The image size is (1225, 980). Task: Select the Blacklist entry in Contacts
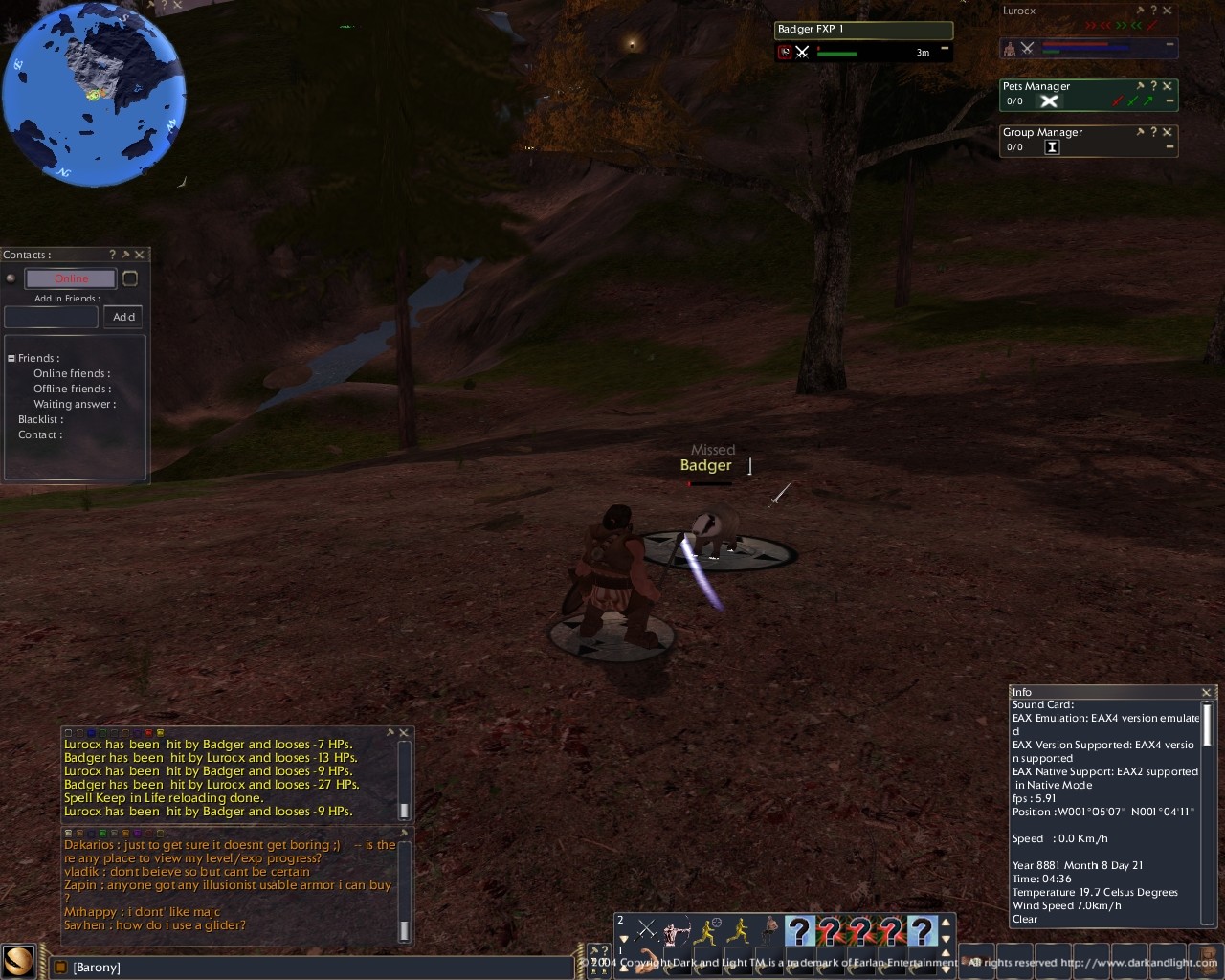pyautogui.click(x=40, y=419)
